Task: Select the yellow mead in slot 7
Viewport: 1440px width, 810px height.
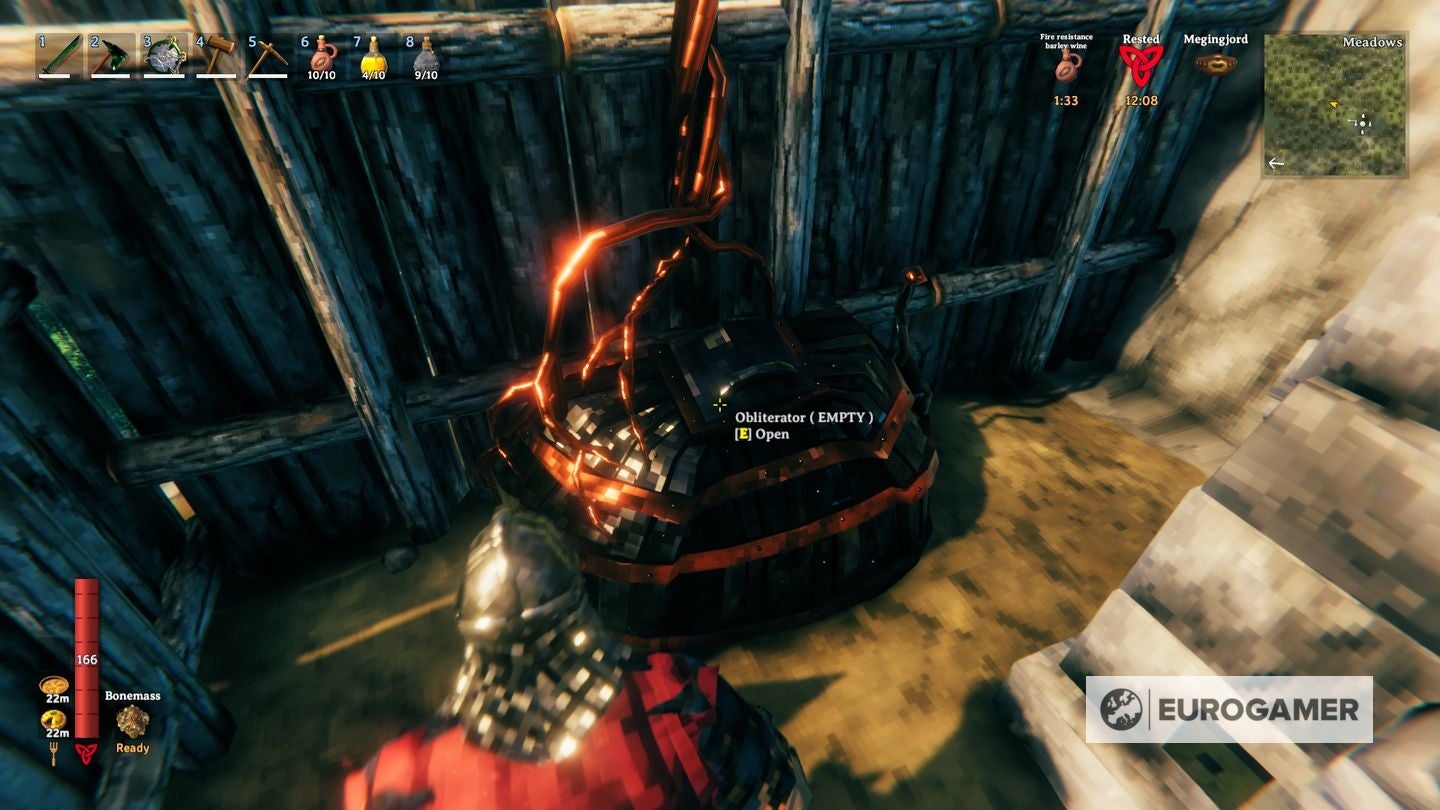Action: (372, 55)
